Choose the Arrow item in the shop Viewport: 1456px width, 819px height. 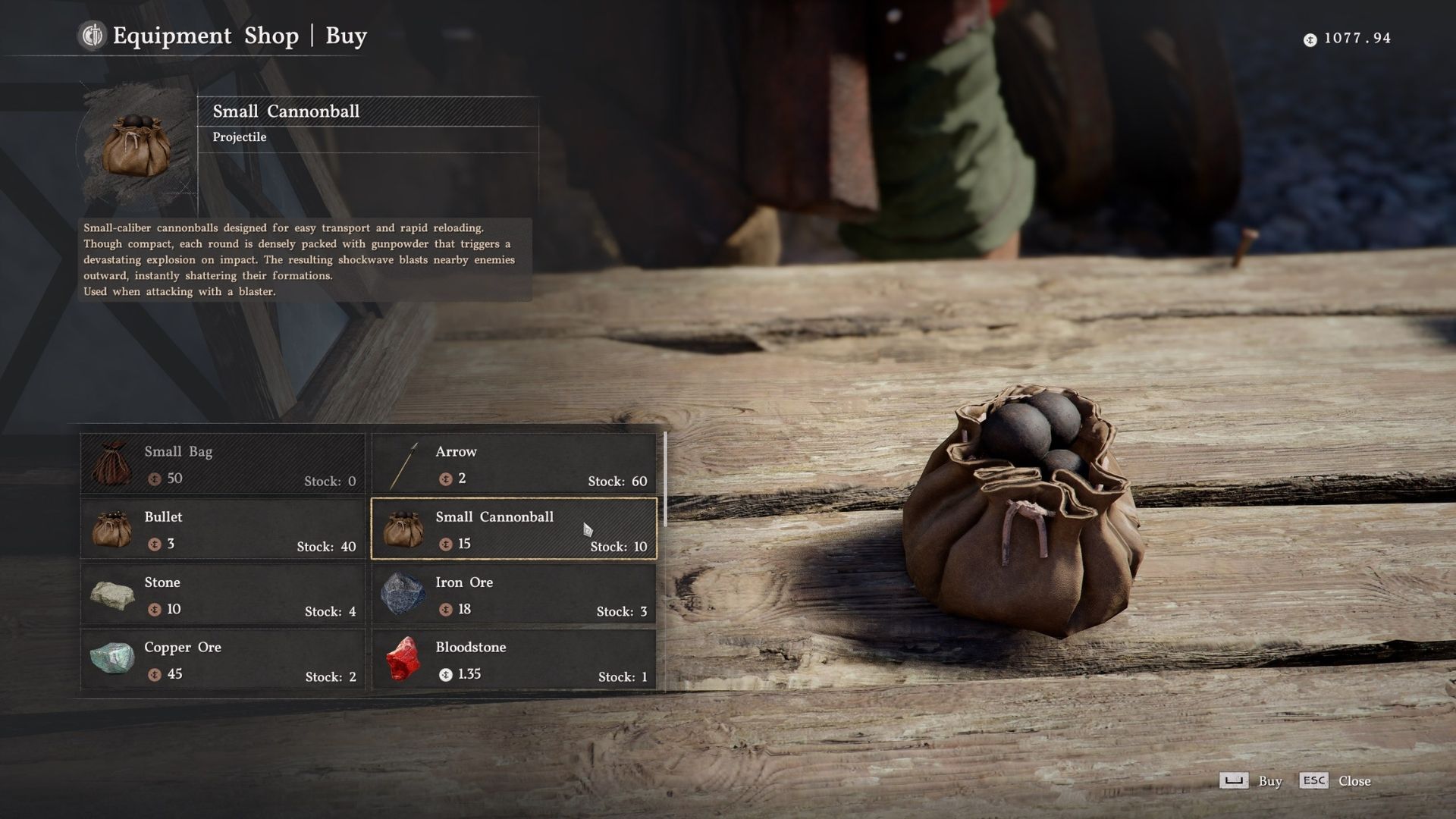pos(513,463)
